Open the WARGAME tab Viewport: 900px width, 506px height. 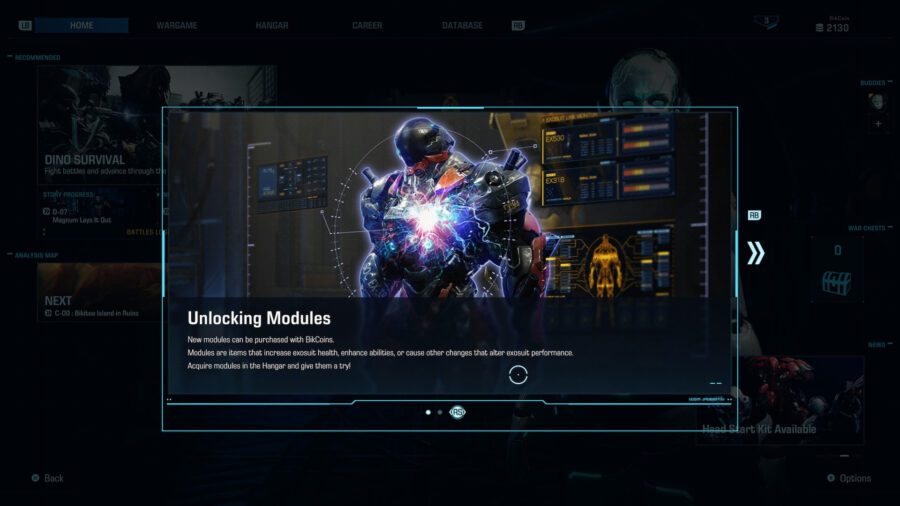click(x=177, y=25)
